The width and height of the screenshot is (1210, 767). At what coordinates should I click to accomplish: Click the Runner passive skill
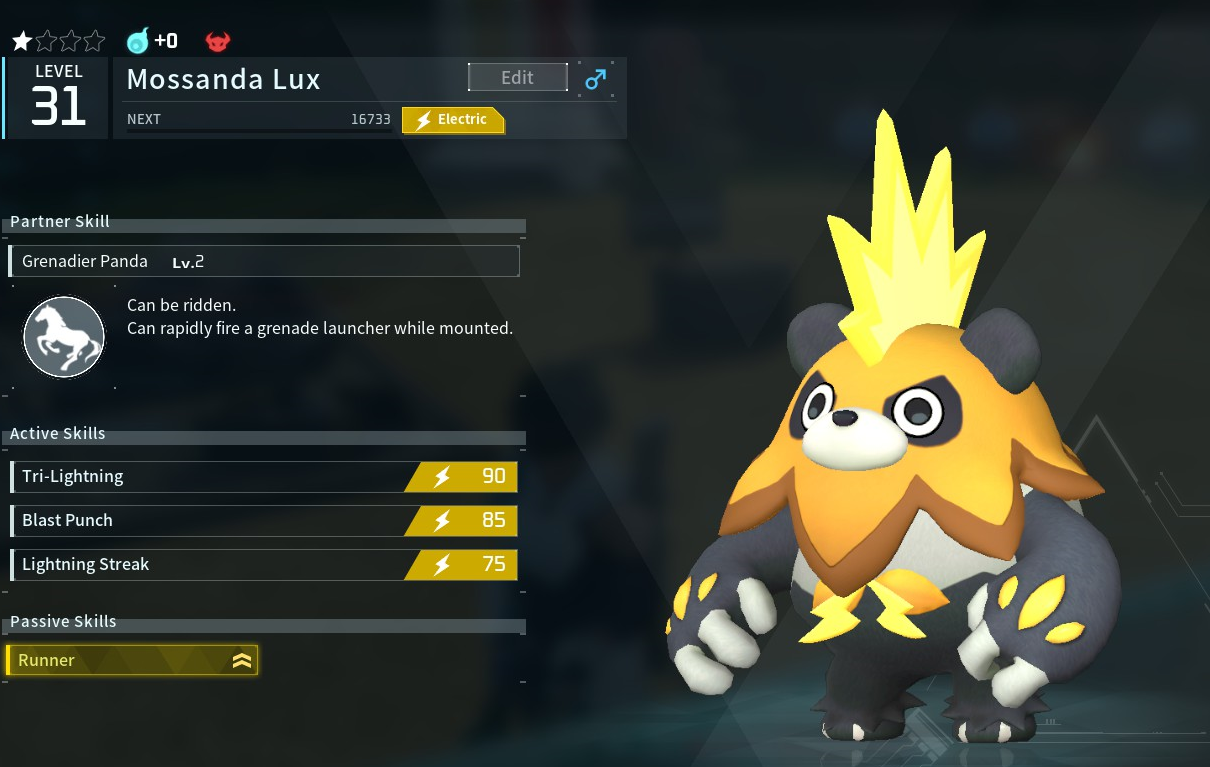click(132, 660)
